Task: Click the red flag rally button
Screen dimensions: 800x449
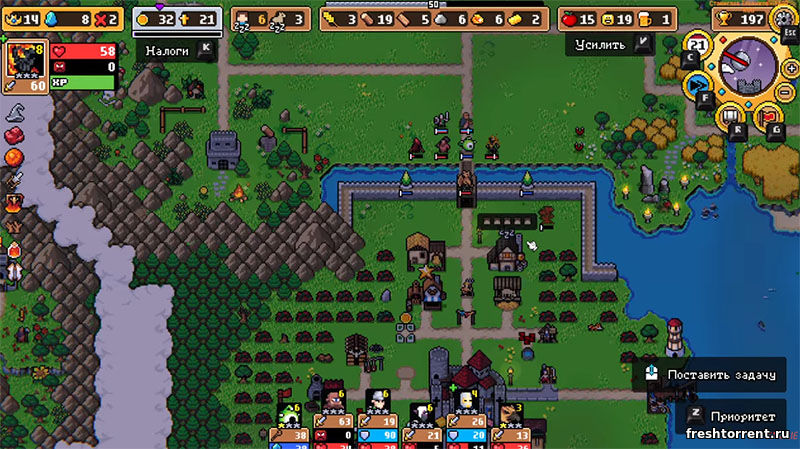Action: pyautogui.click(x=766, y=114)
